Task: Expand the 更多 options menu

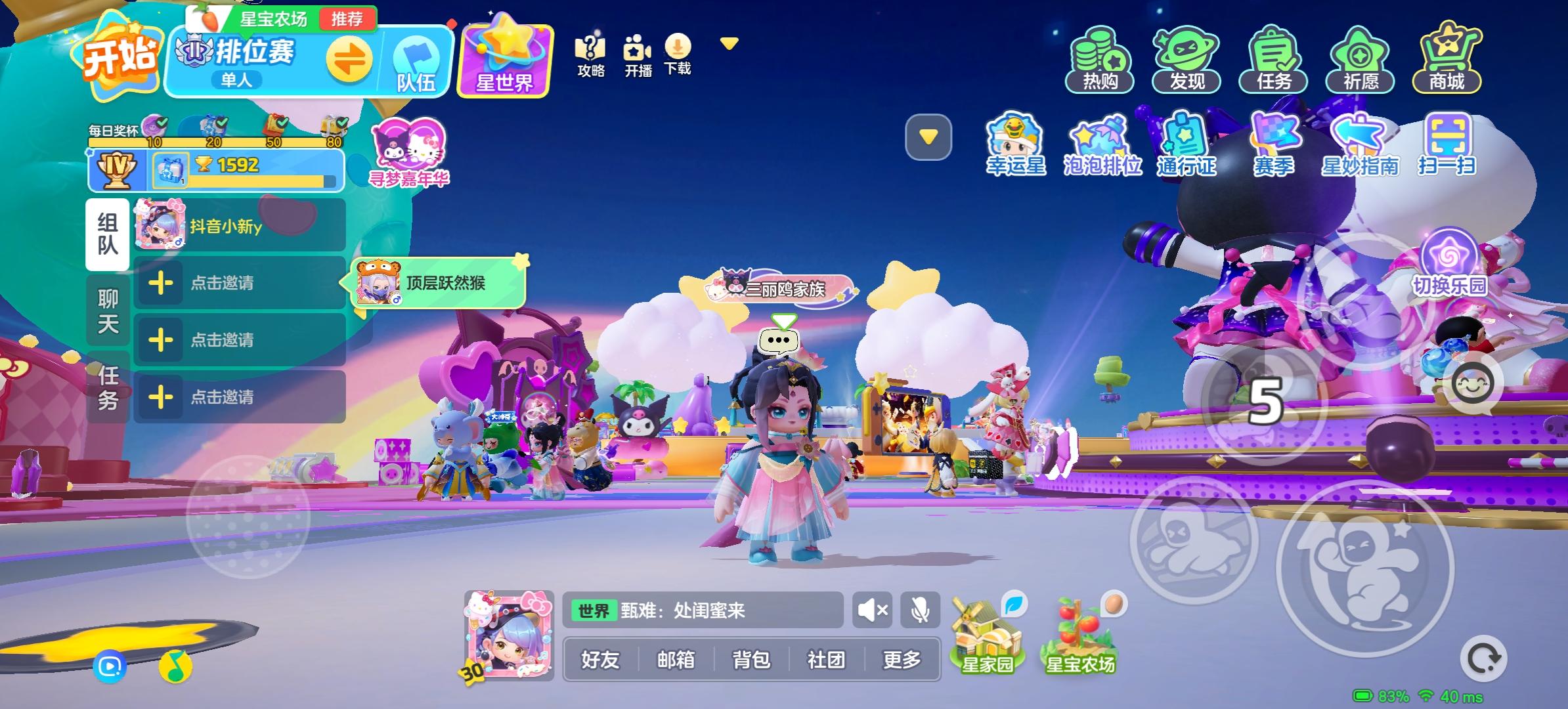Action: 902,660
